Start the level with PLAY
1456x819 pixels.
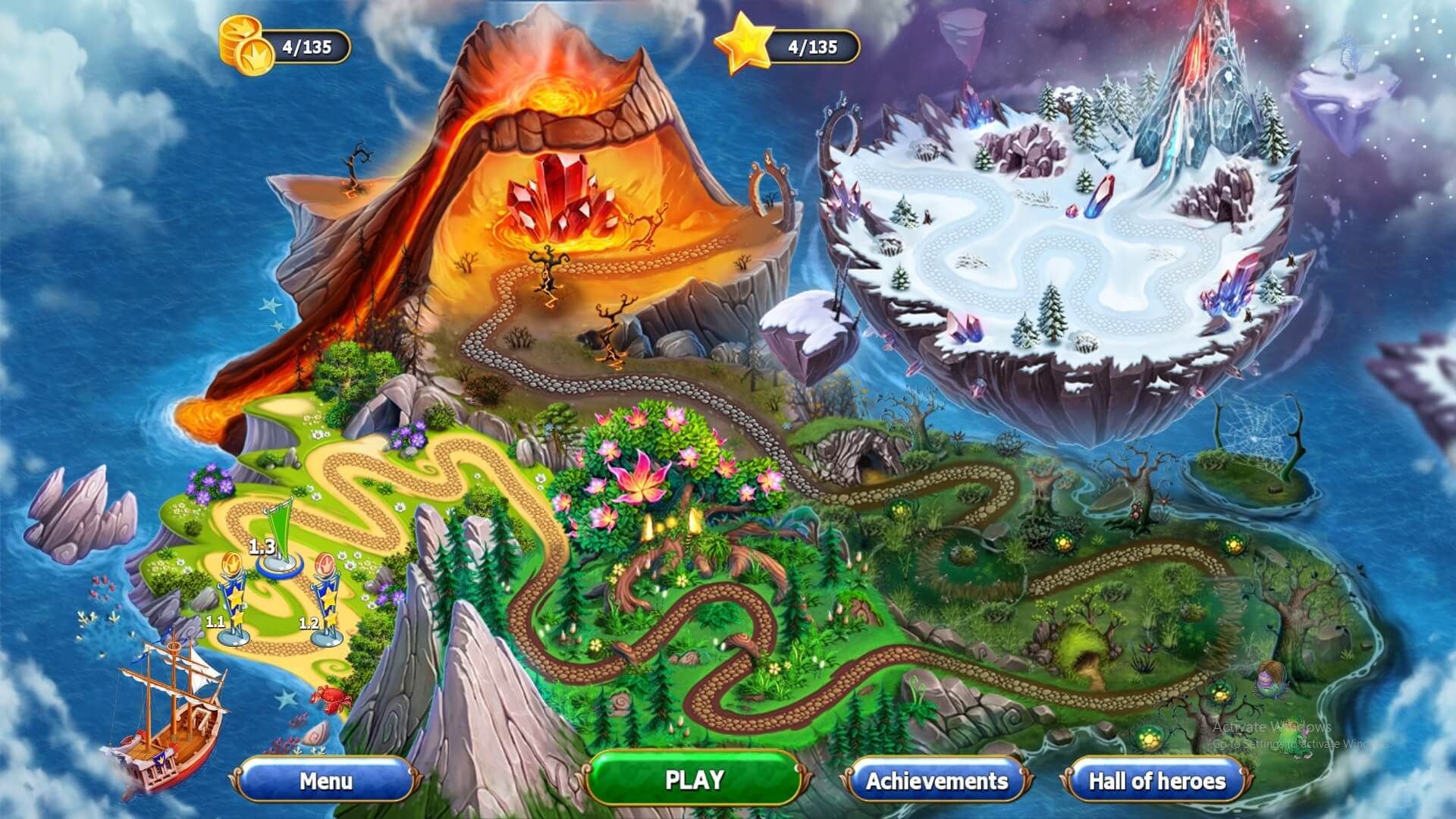[694, 780]
